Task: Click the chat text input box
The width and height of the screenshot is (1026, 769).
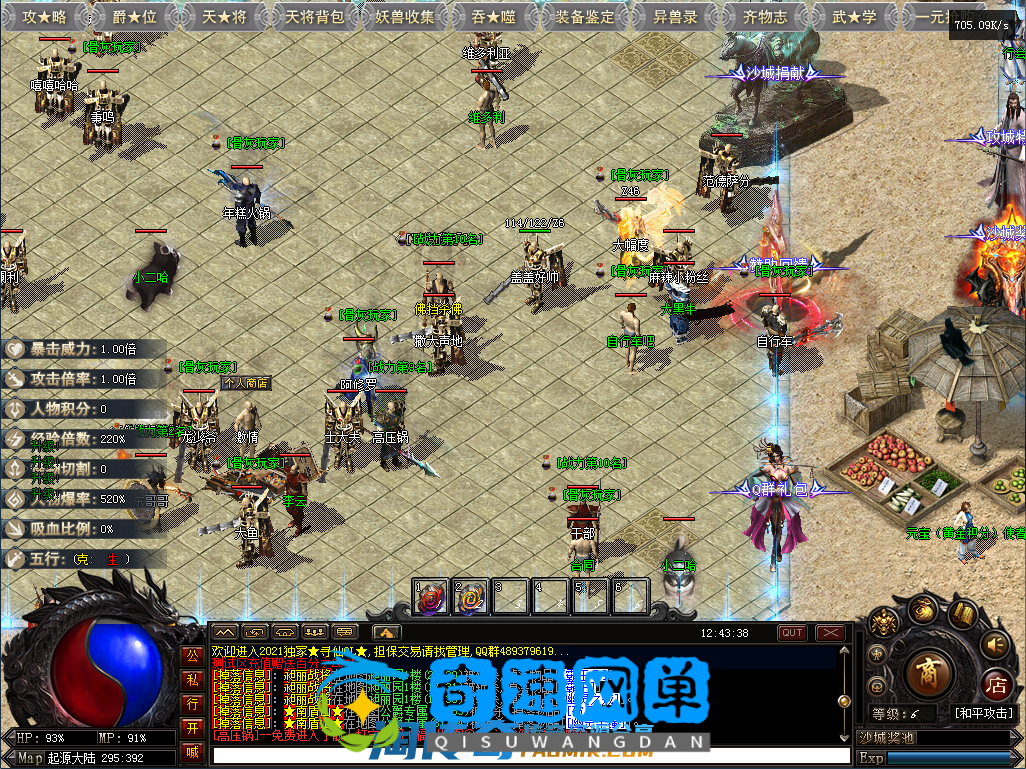Action: click(530, 755)
